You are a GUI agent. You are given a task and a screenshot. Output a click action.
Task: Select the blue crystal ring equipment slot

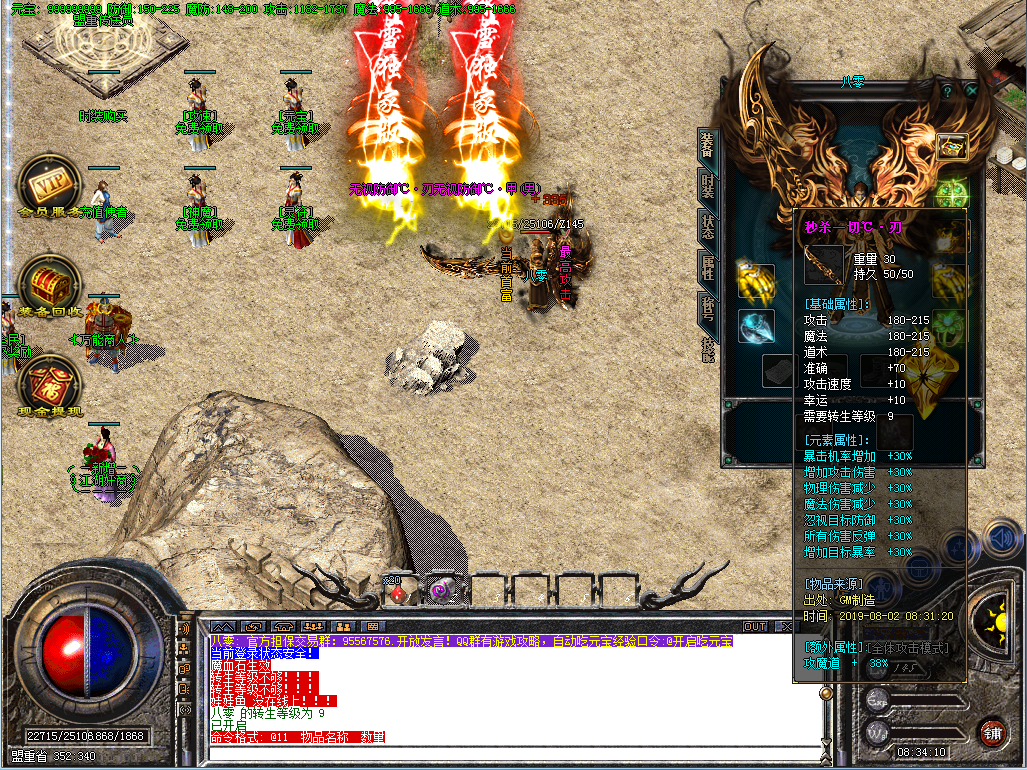point(756,326)
